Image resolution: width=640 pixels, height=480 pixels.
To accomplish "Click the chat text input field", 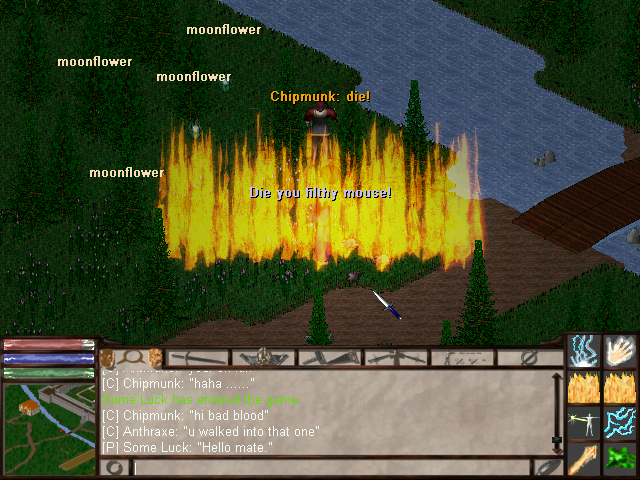I will coord(330,467).
